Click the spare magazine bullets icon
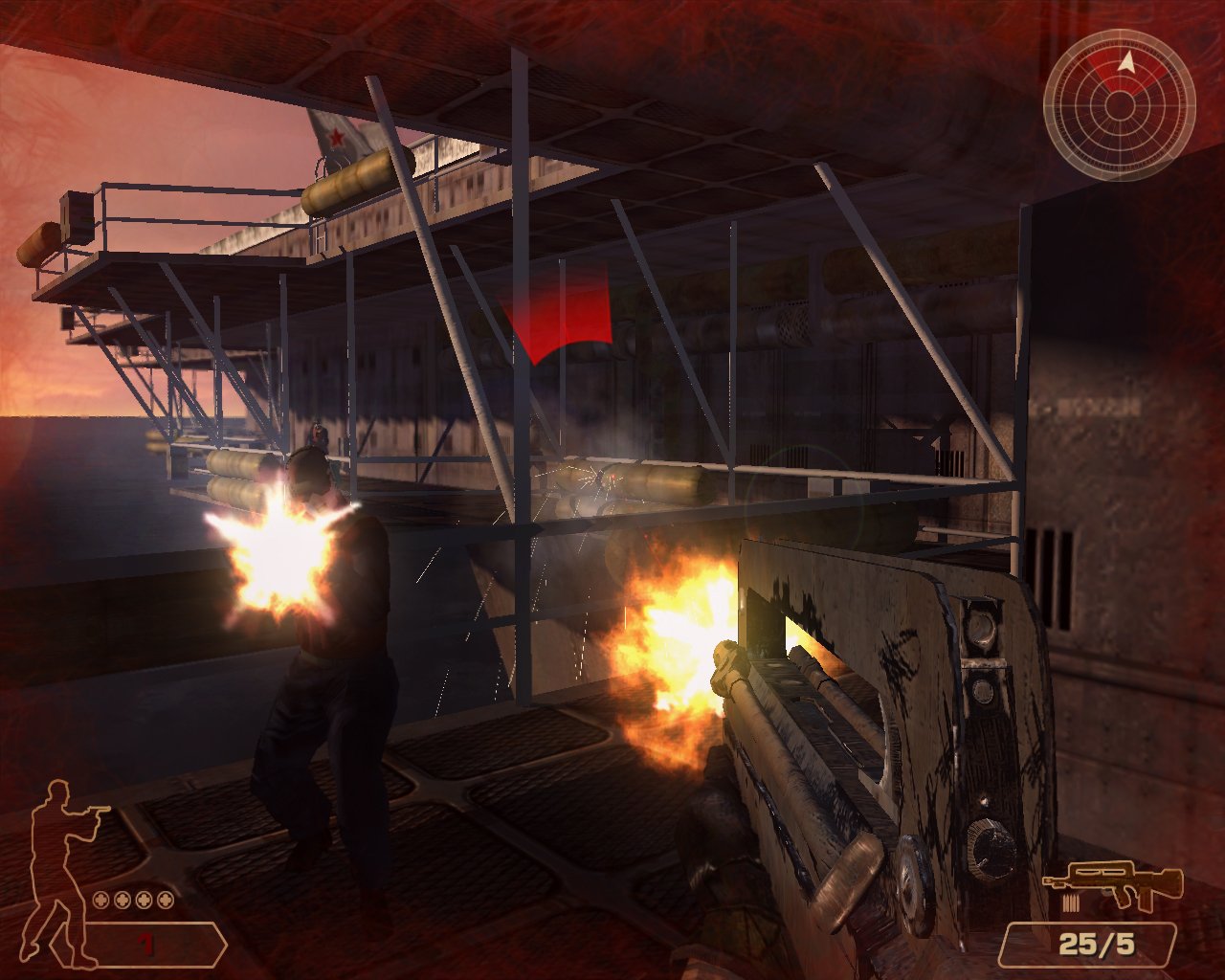The width and height of the screenshot is (1225, 980). [1072, 902]
